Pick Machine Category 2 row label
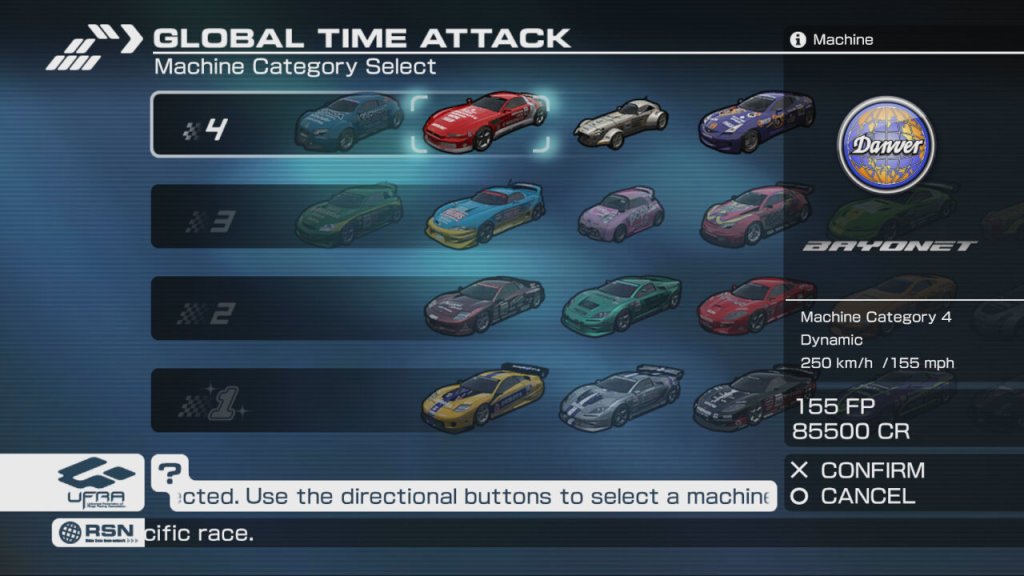 pos(206,311)
